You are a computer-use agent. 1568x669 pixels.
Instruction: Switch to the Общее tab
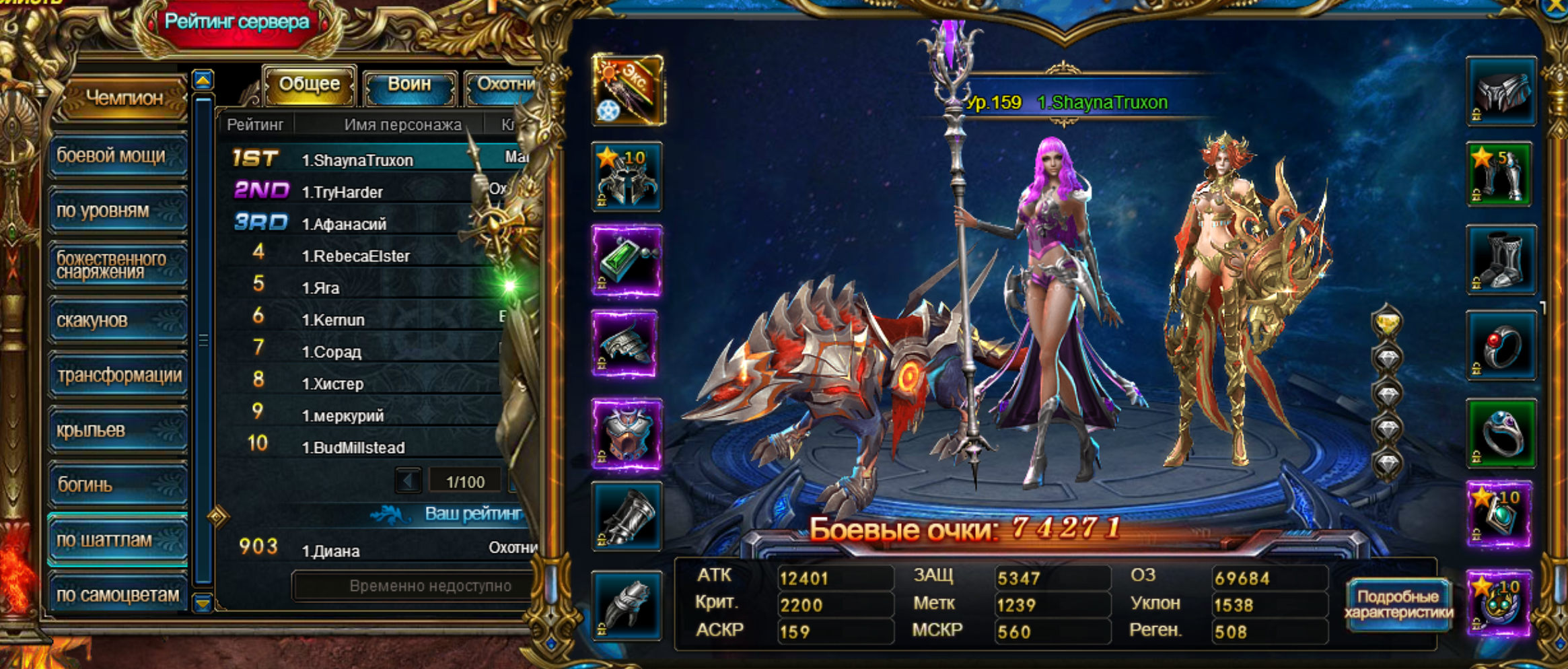(x=309, y=85)
